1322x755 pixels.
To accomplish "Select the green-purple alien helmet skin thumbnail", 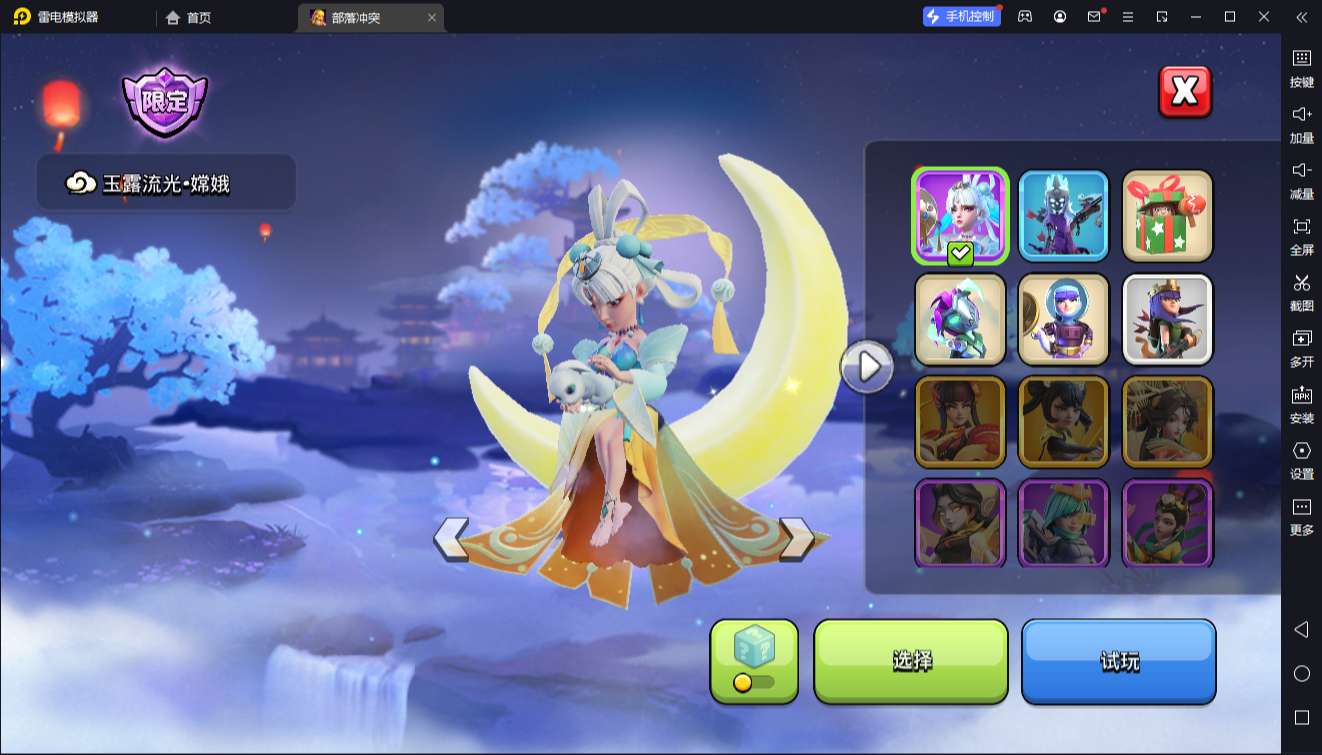I will (960, 319).
